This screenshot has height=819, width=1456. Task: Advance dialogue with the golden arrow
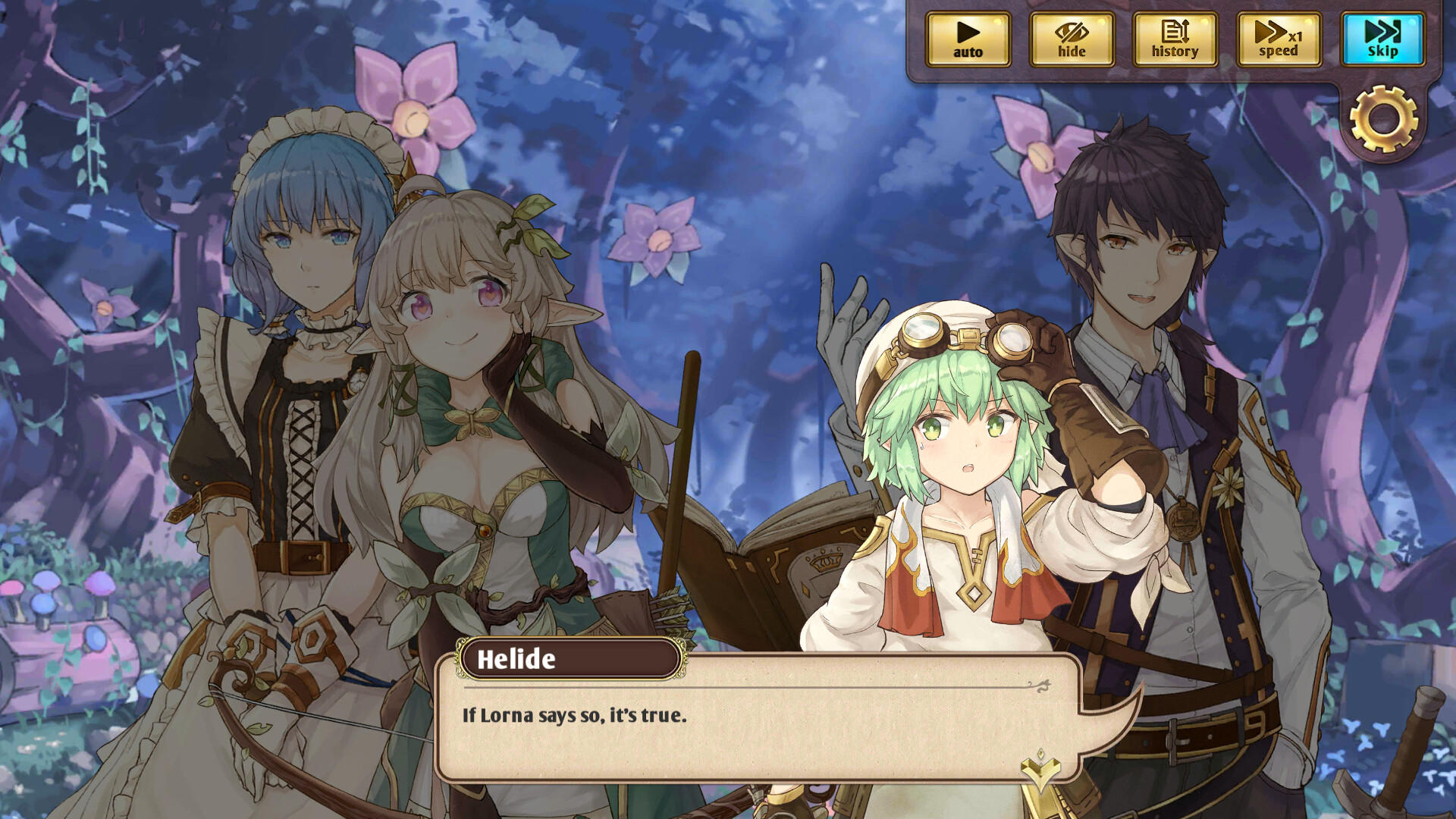(1040, 769)
